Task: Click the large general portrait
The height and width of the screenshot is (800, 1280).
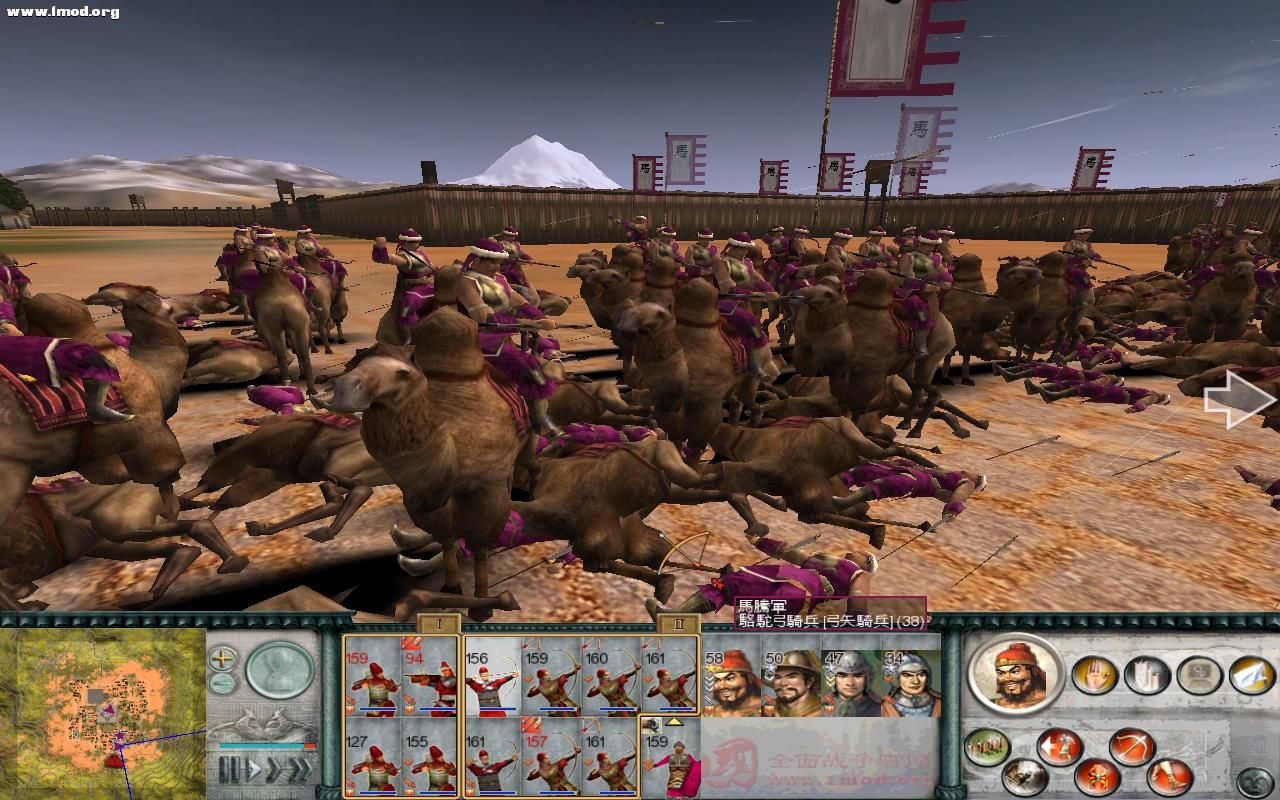Action: coord(1015,673)
